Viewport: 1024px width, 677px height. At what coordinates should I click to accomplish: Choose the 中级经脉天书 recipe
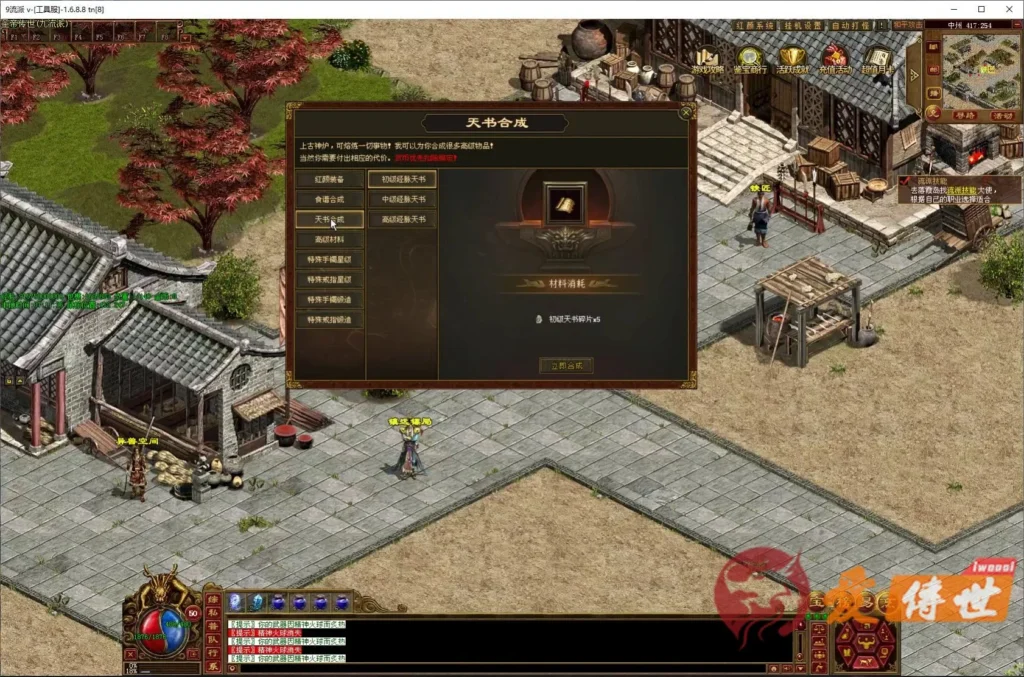pyautogui.click(x=402, y=199)
